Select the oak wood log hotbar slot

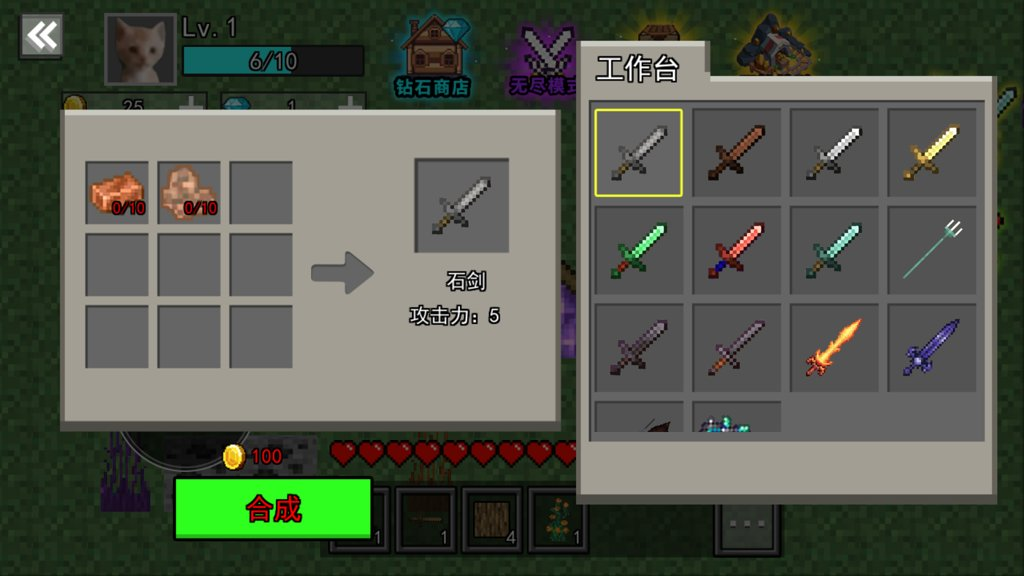491,520
